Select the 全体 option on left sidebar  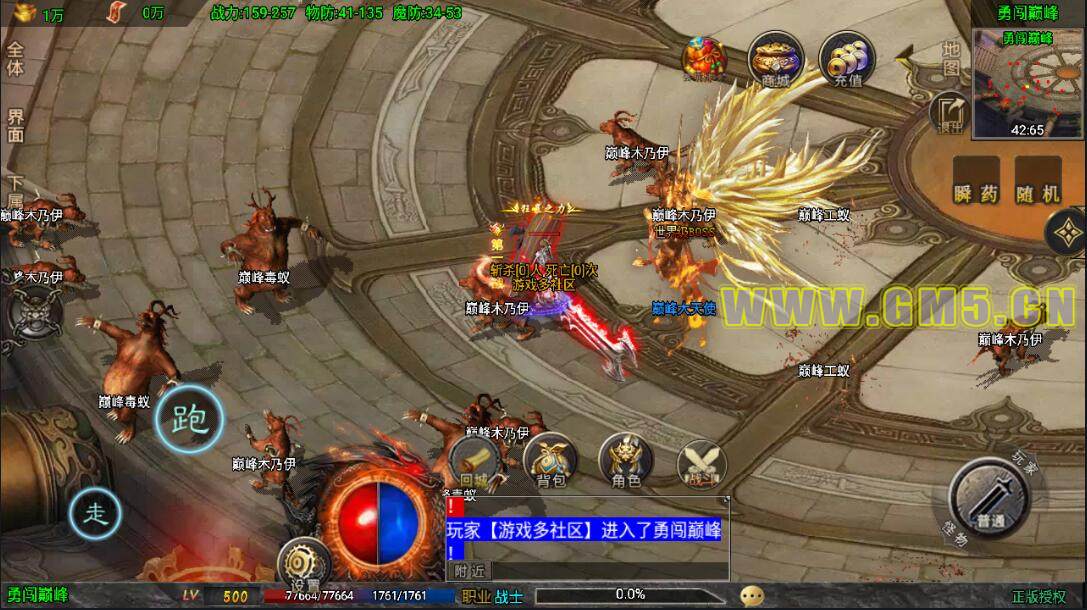coord(16,59)
